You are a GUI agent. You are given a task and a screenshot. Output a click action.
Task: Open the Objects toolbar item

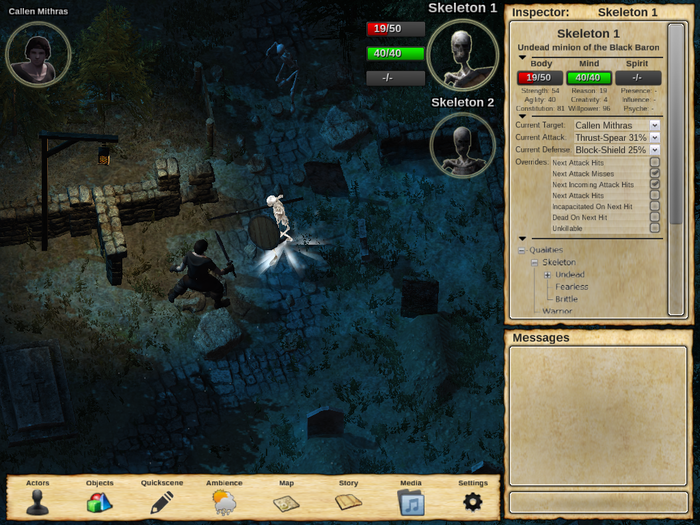pos(100,498)
